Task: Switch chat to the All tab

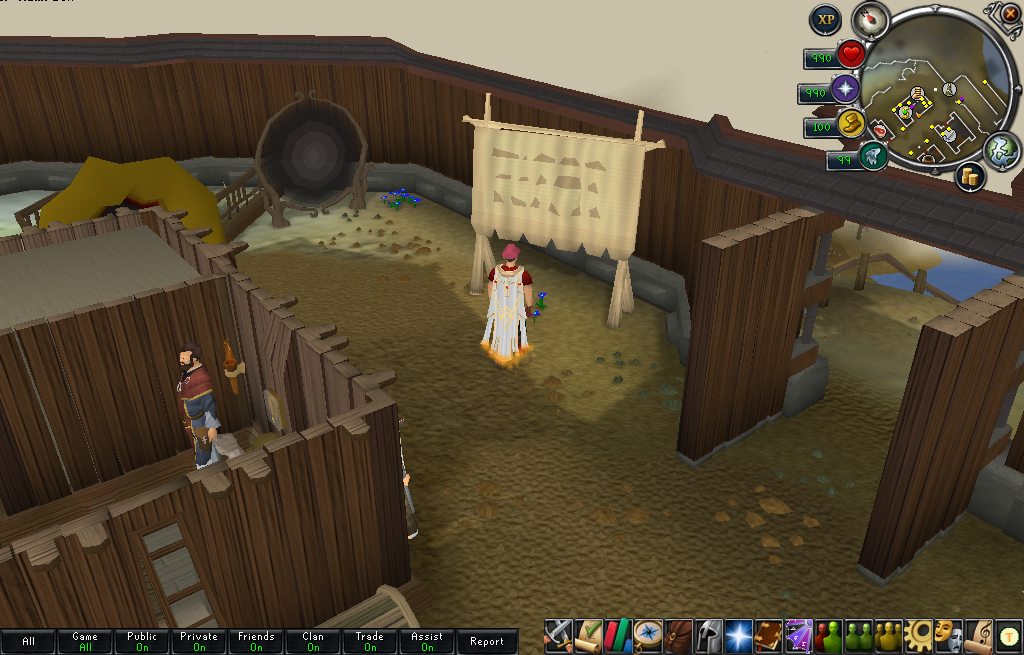Action: pyautogui.click(x=28, y=641)
